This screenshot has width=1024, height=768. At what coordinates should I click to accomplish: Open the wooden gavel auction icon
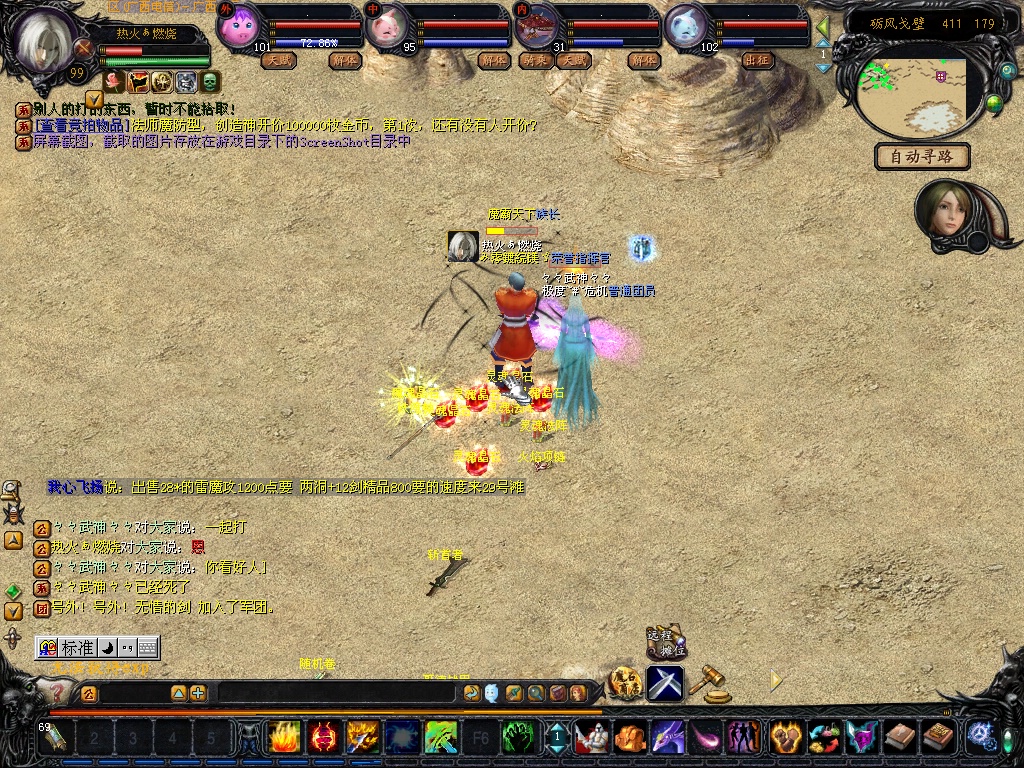[713, 682]
